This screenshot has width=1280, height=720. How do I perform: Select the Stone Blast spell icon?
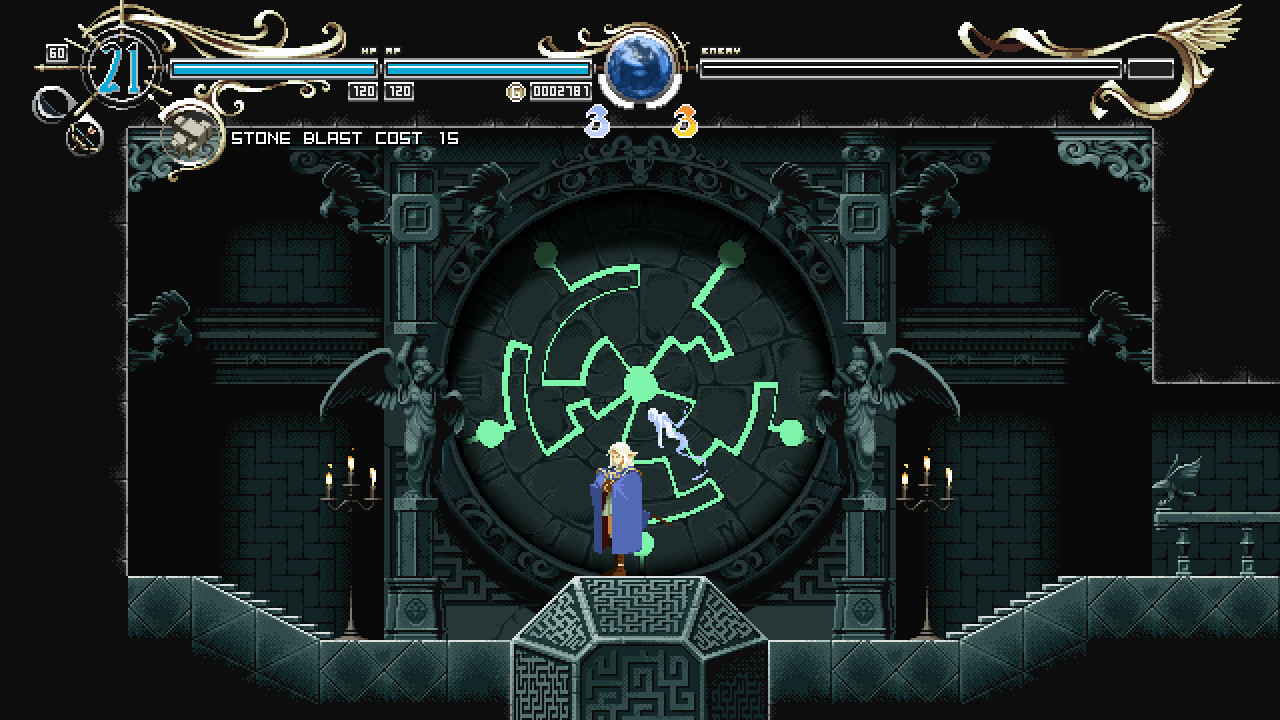[x=190, y=135]
